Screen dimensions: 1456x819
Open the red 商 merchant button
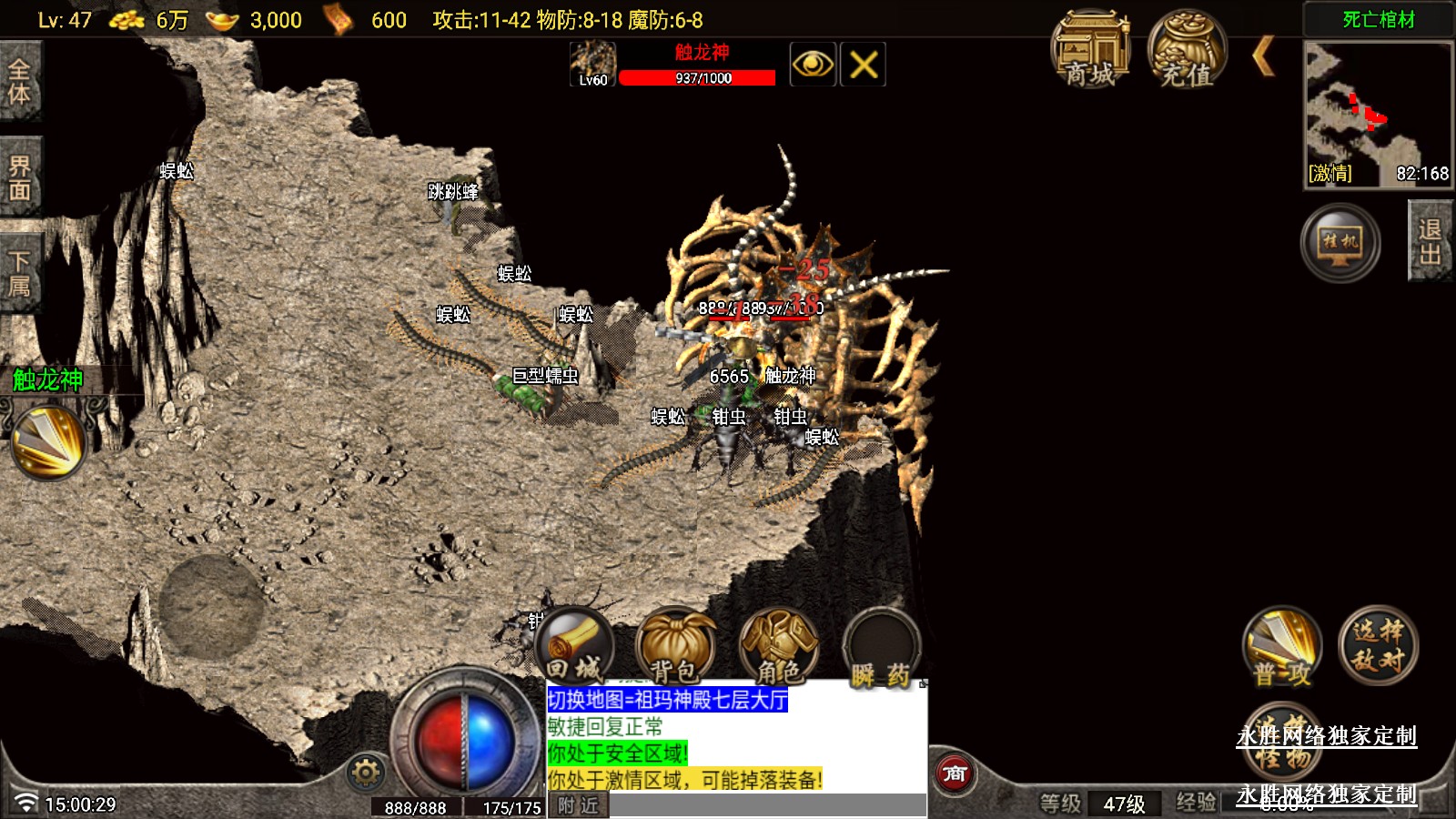[x=955, y=773]
